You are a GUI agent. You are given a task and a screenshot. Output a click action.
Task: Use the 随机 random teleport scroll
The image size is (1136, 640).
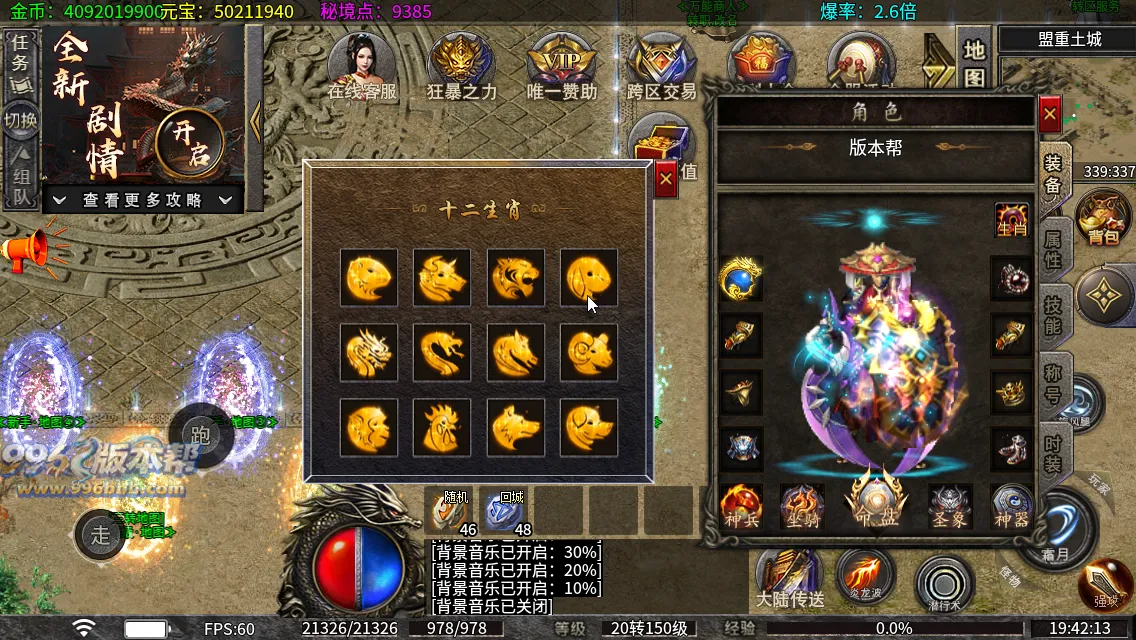click(x=452, y=513)
